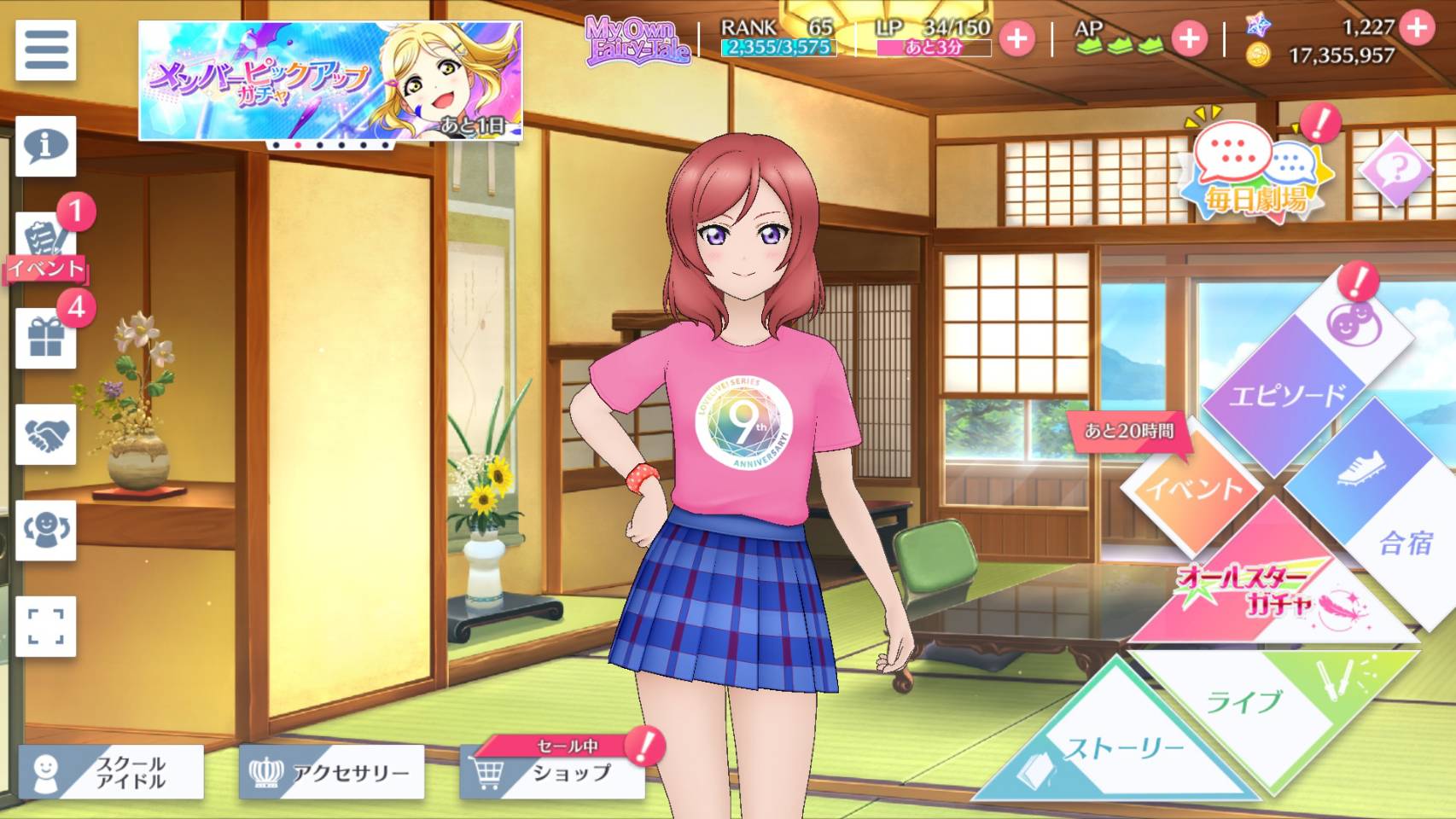Open the event missions clipboard icon
Screen dimensions: 1456x819
[46, 243]
